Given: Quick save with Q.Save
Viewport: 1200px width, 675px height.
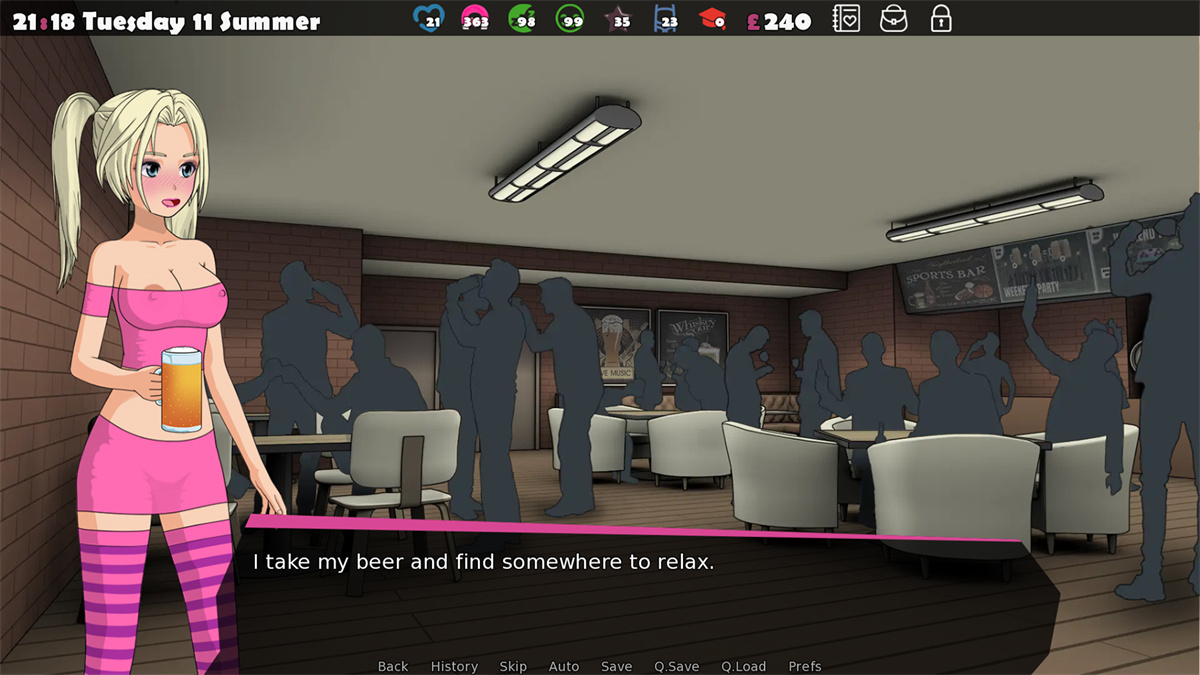Looking at the screenshot, I should click(x=677, y=666).
